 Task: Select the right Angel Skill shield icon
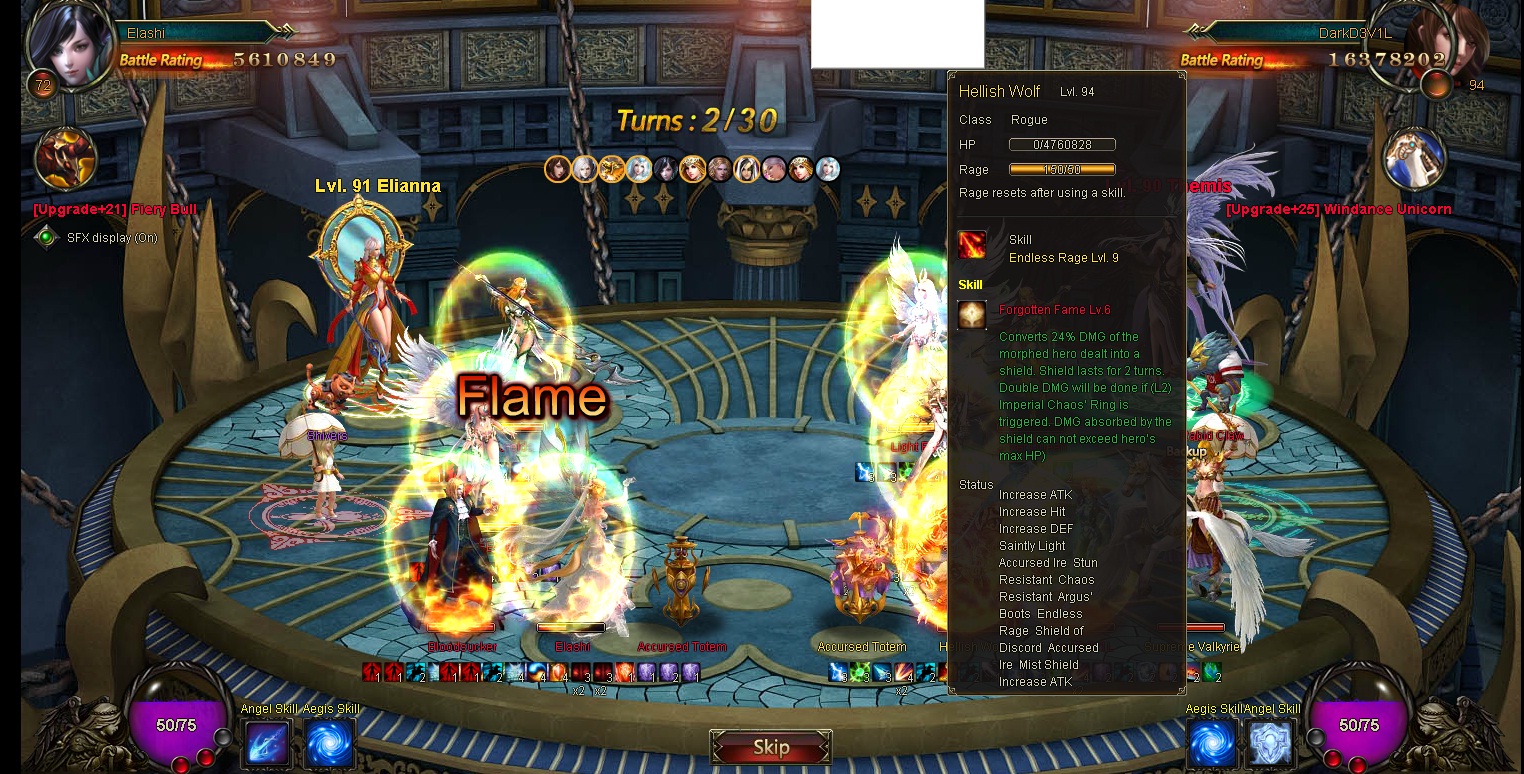coord(1272,744)
